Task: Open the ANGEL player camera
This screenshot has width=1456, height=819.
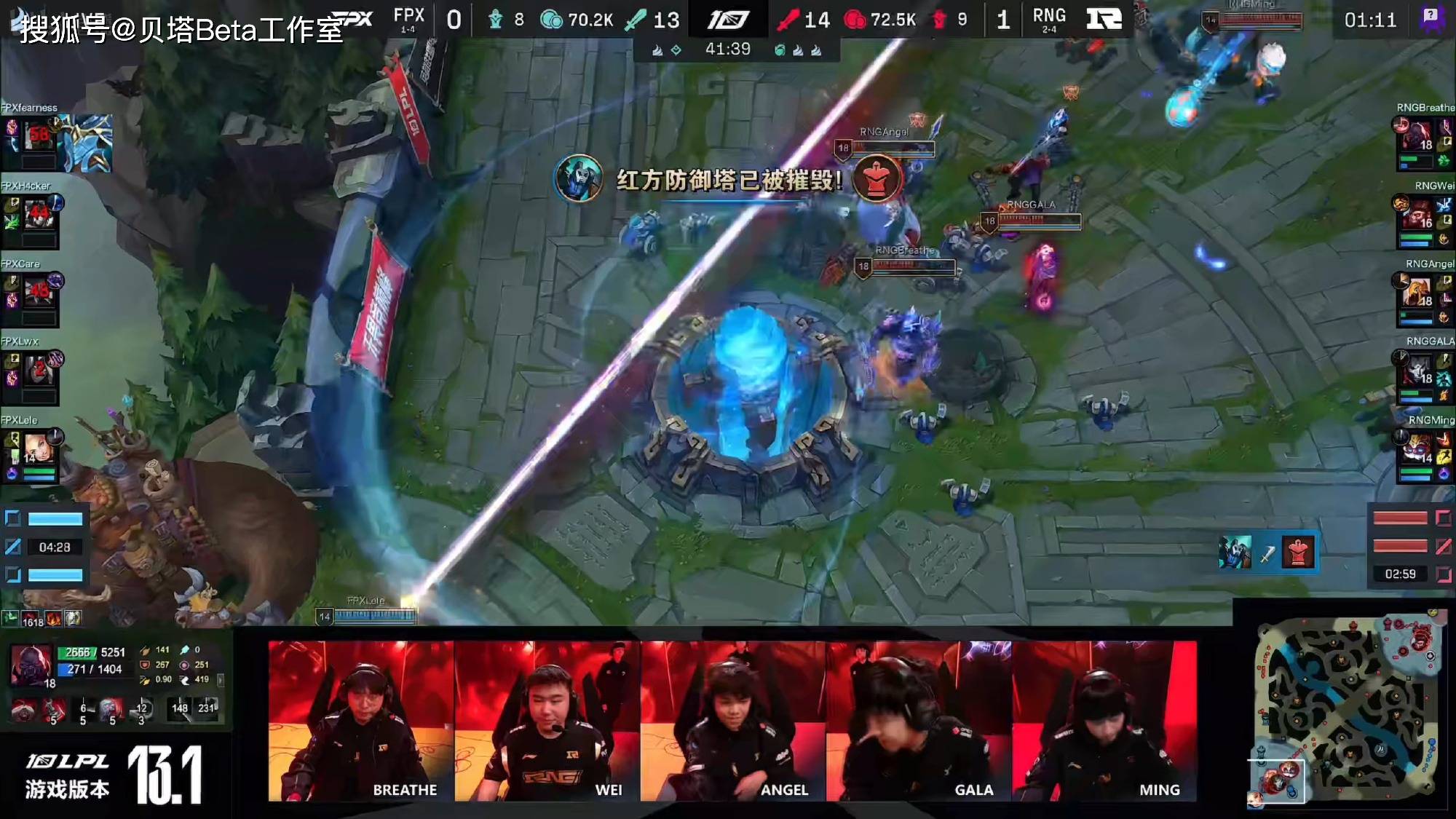Action: [x=732, y=721]
